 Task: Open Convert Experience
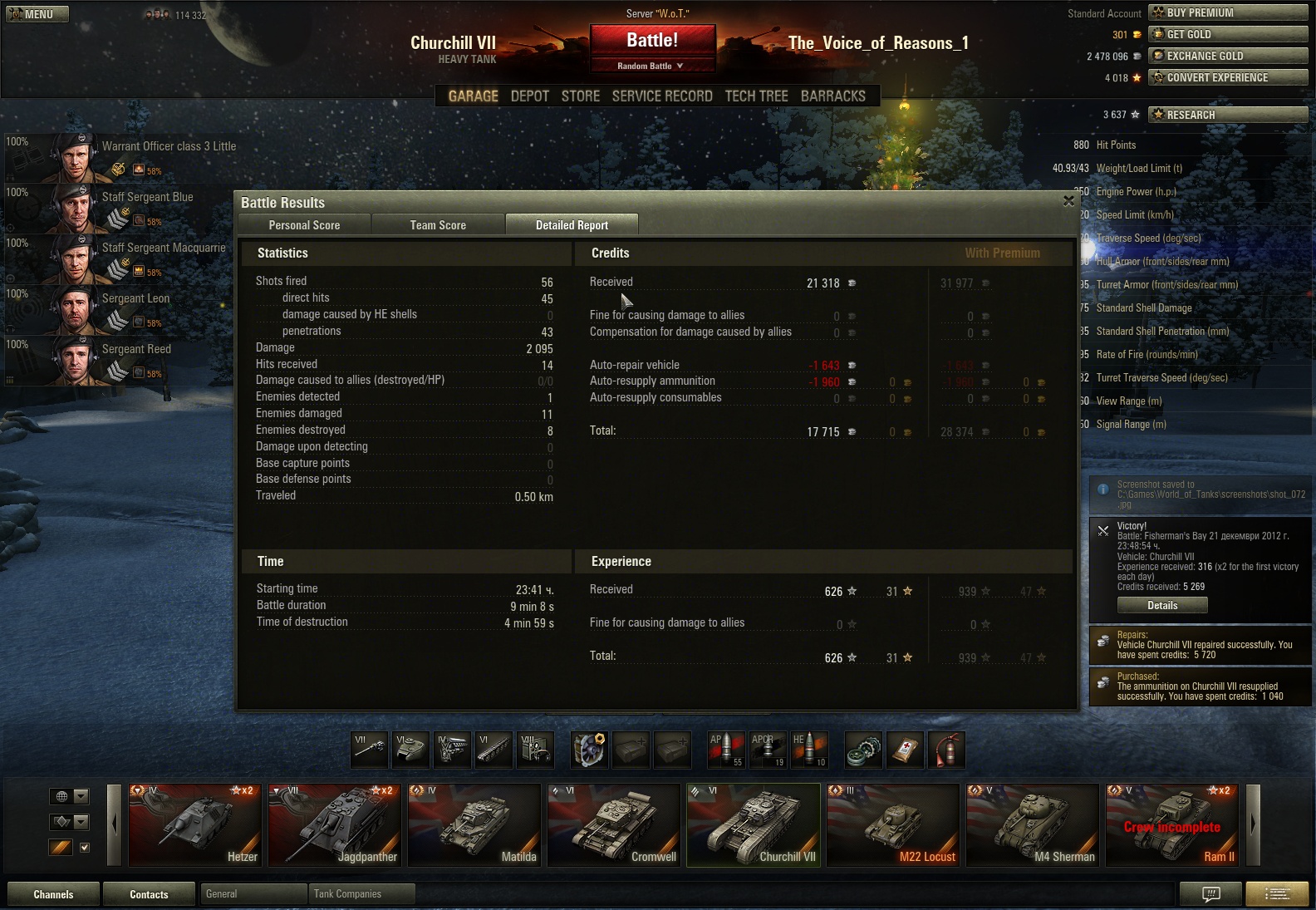click(1227, 78)
